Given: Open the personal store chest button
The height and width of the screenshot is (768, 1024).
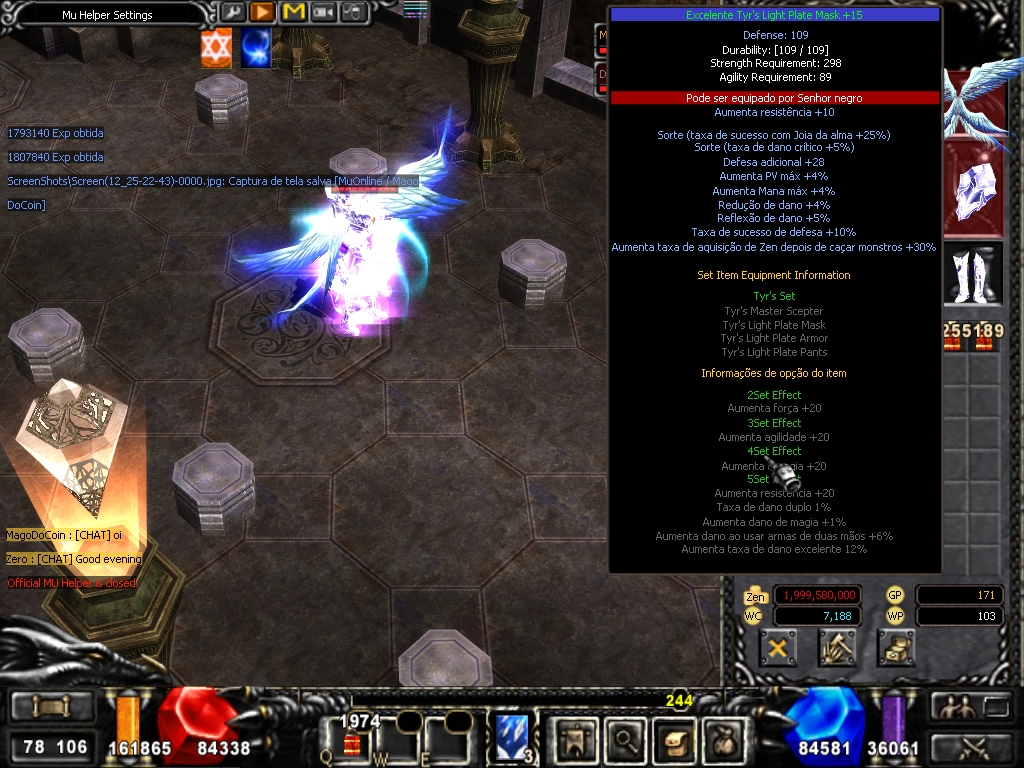Looking at the screenshot, I should (896, 648).
